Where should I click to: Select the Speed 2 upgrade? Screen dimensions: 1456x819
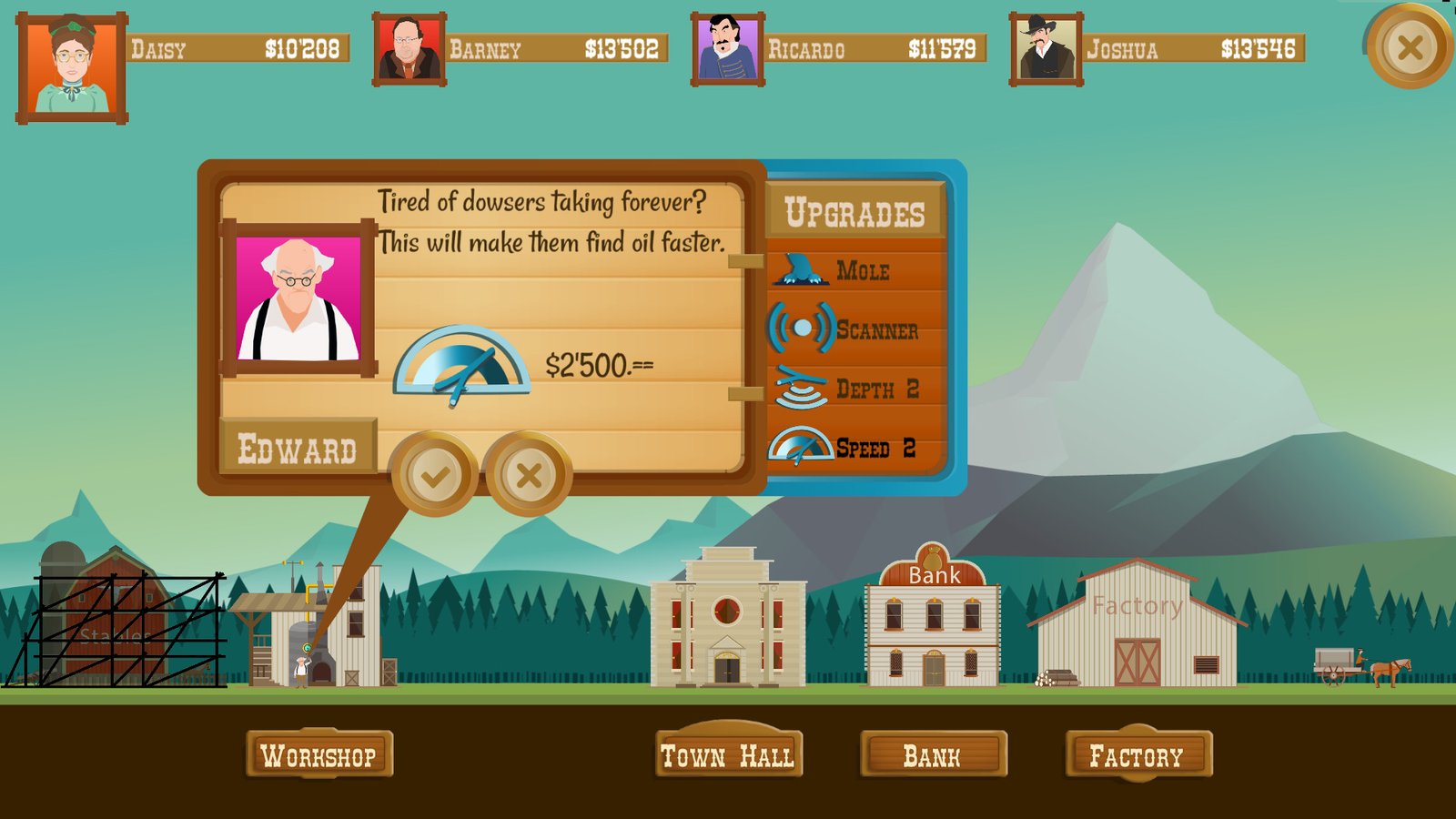[855, 448]
